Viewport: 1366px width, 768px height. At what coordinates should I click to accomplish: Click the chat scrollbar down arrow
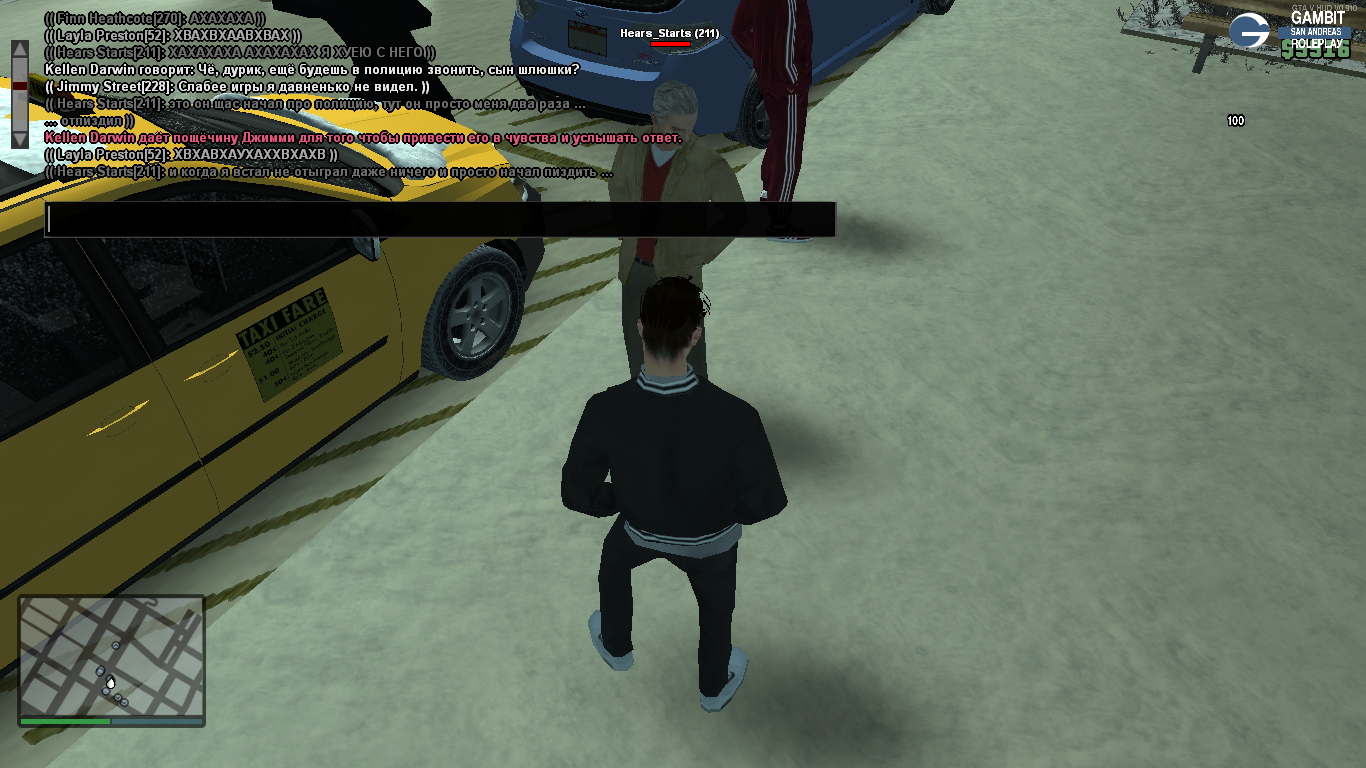click(x=20, y=139)
